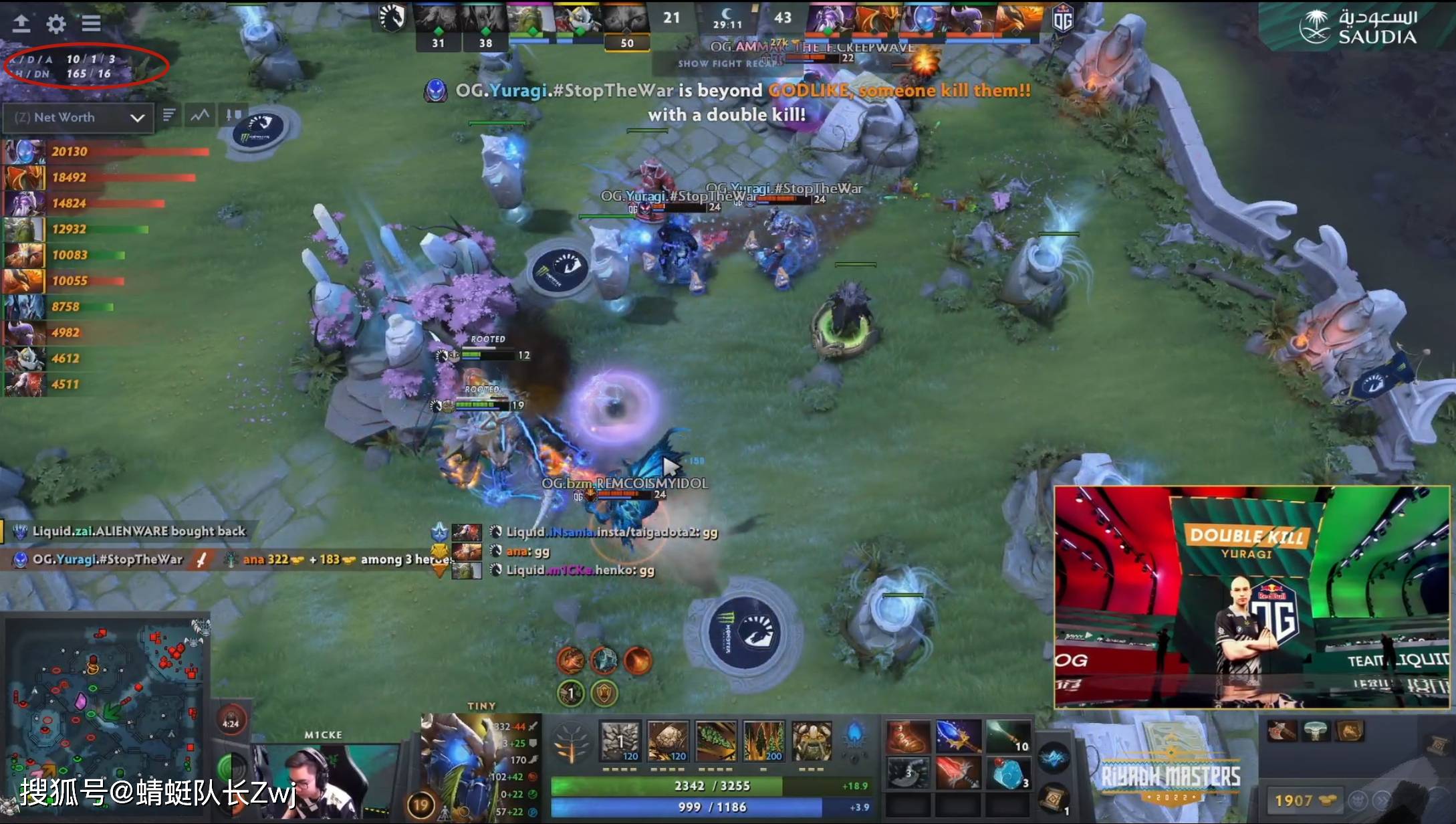Screen dimensions: 1456x824
Task: Open the spectator settings gear
Action: [x=56, y=23]
